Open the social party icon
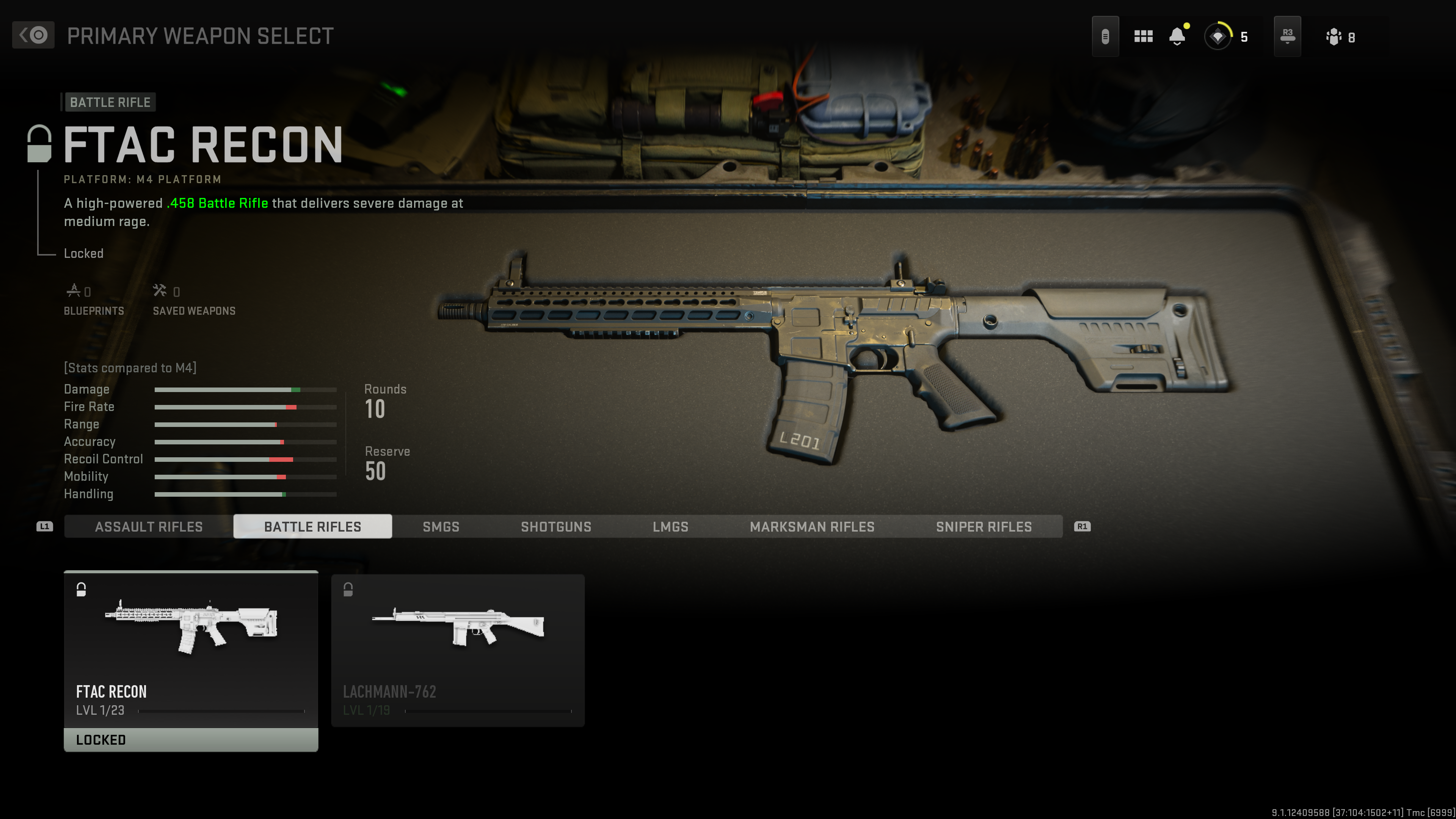This screenshot has height=819, width=1456. click(1334, 37)
